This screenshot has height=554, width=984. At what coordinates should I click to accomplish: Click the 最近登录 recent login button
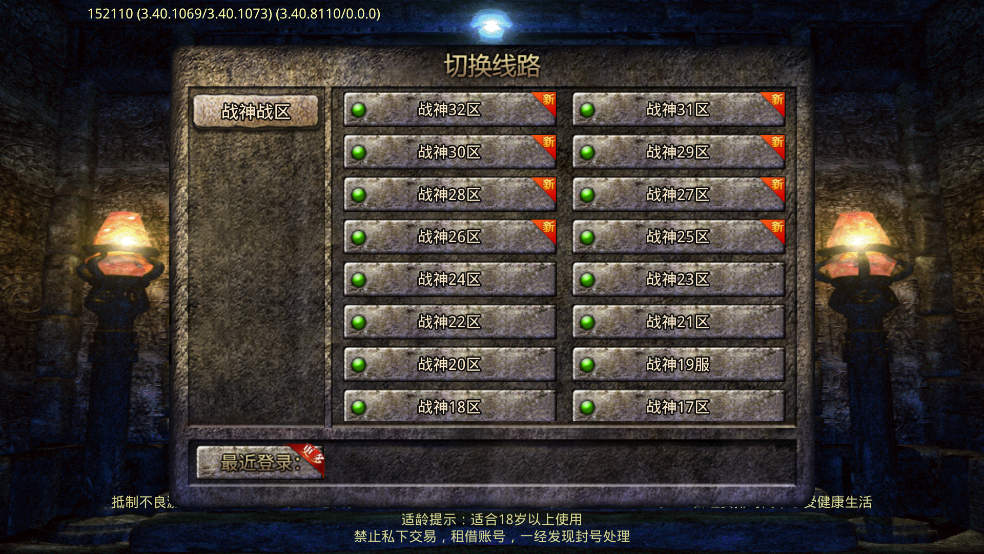[x=260, y=462]
